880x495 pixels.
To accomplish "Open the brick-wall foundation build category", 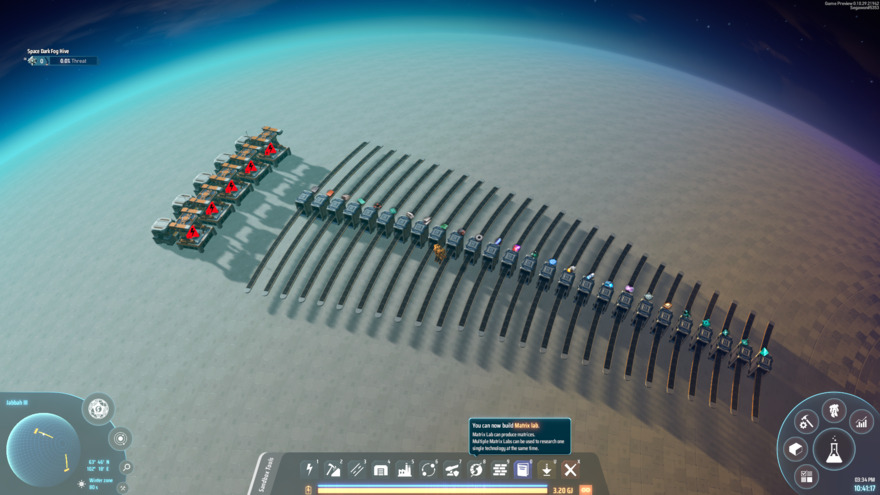I will point(500,469).
